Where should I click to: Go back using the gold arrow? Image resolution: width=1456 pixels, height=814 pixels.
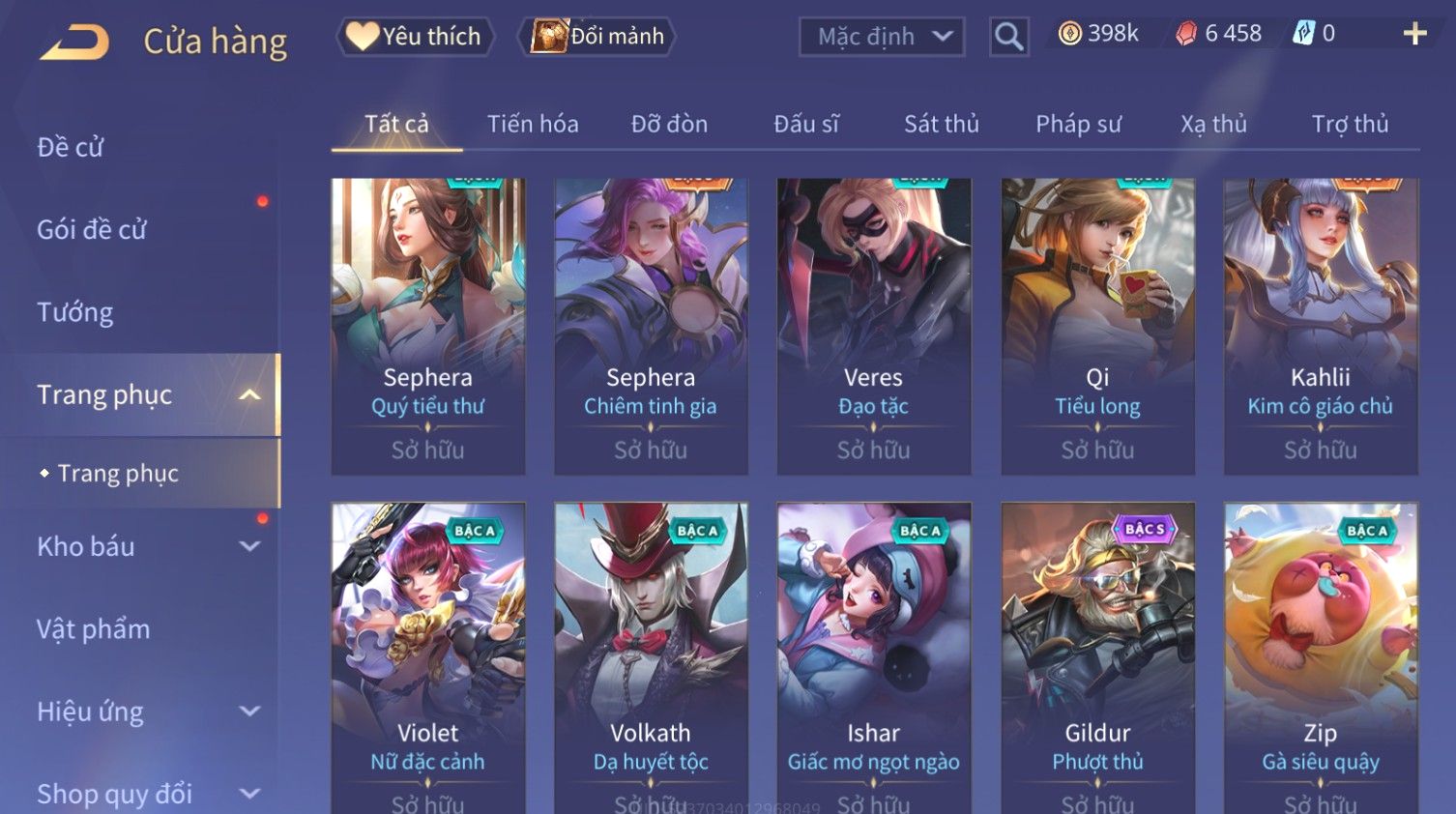coord(74,43)
